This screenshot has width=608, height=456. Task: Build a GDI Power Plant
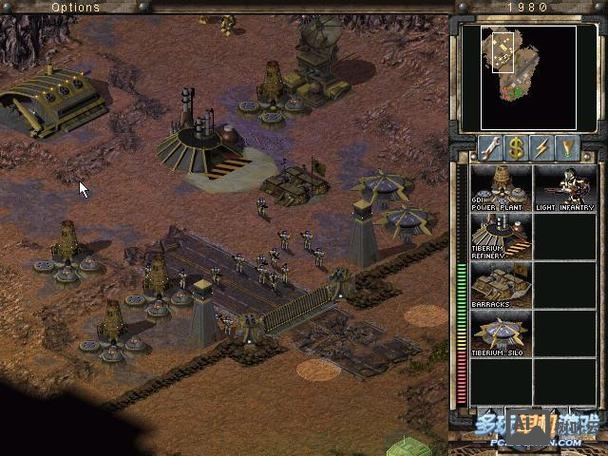pos(501,187)
